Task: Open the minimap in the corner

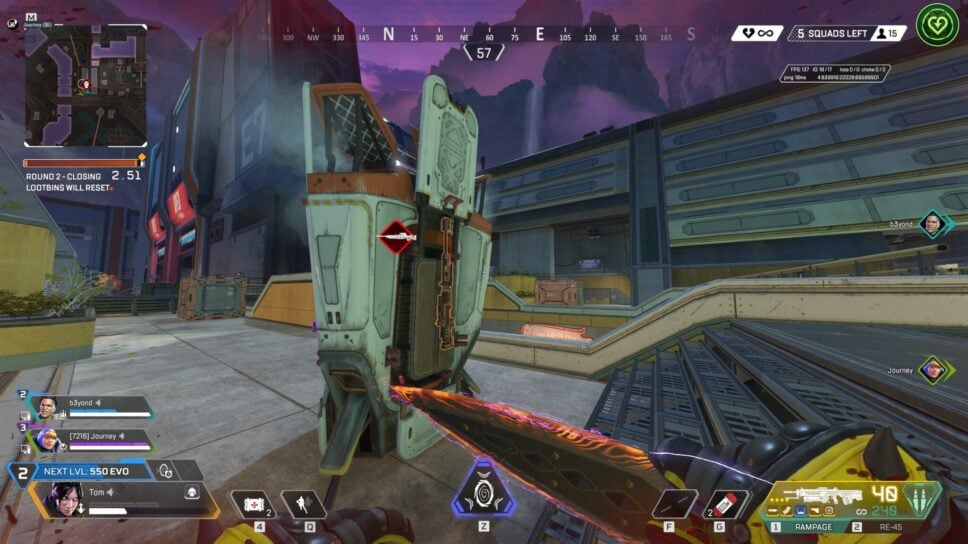Action: click(85, 86)
